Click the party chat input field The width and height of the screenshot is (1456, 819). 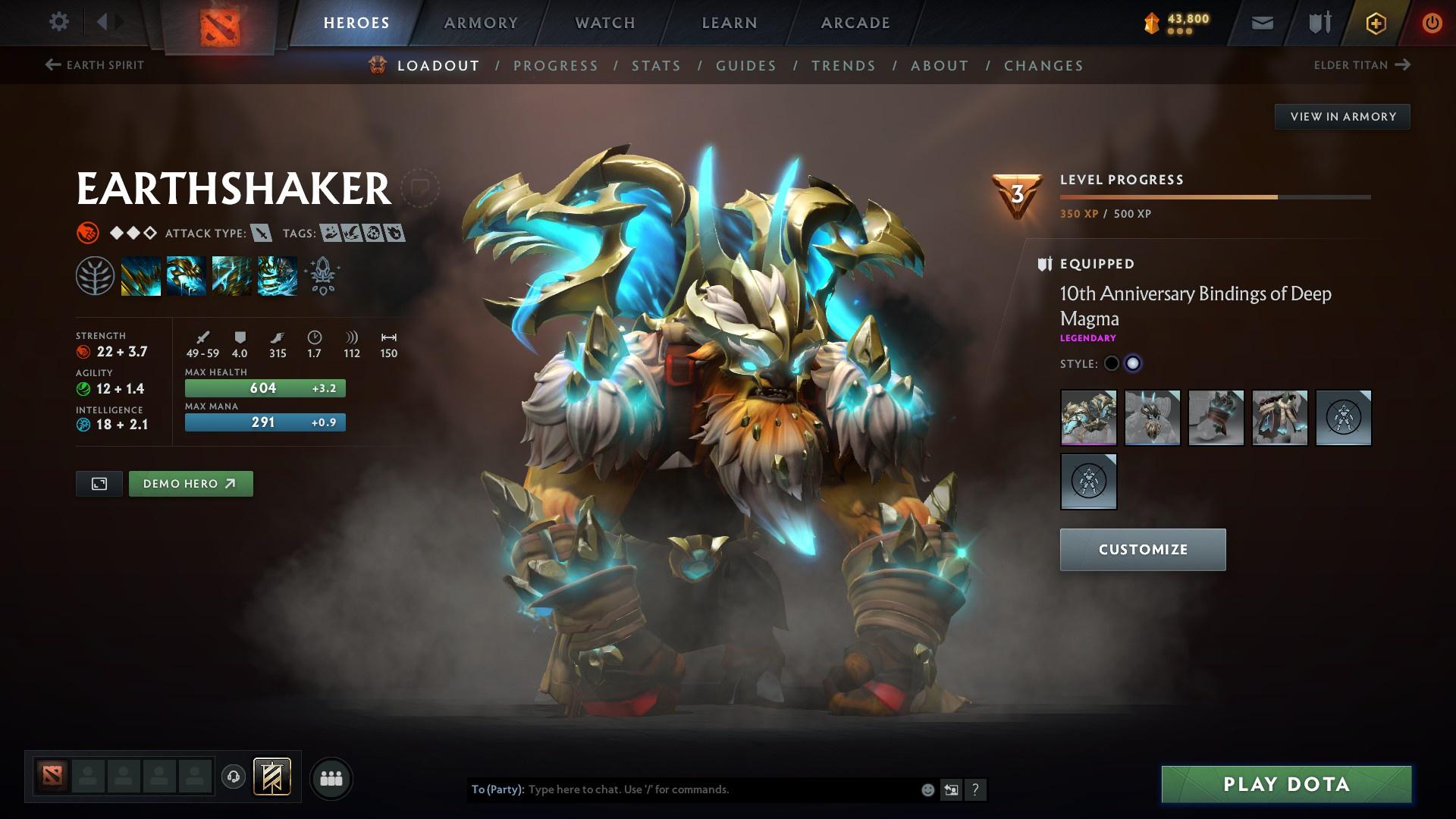click(682, 789)
